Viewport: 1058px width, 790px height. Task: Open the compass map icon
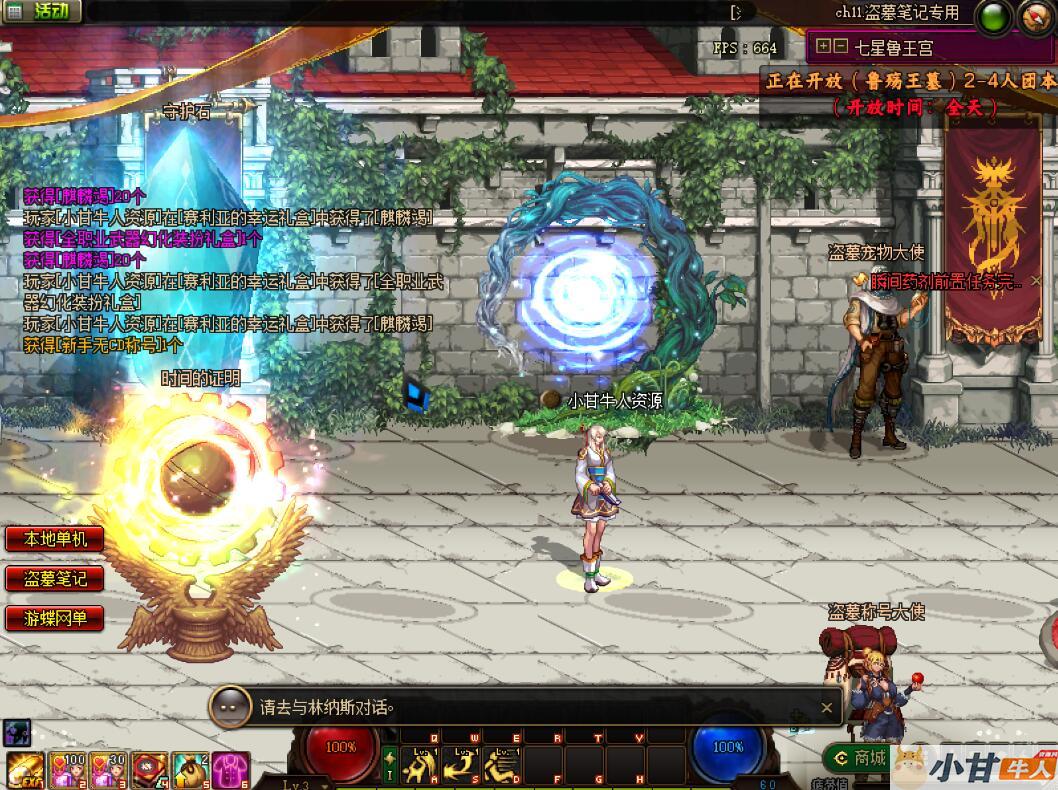click(x=1035, y=17)
